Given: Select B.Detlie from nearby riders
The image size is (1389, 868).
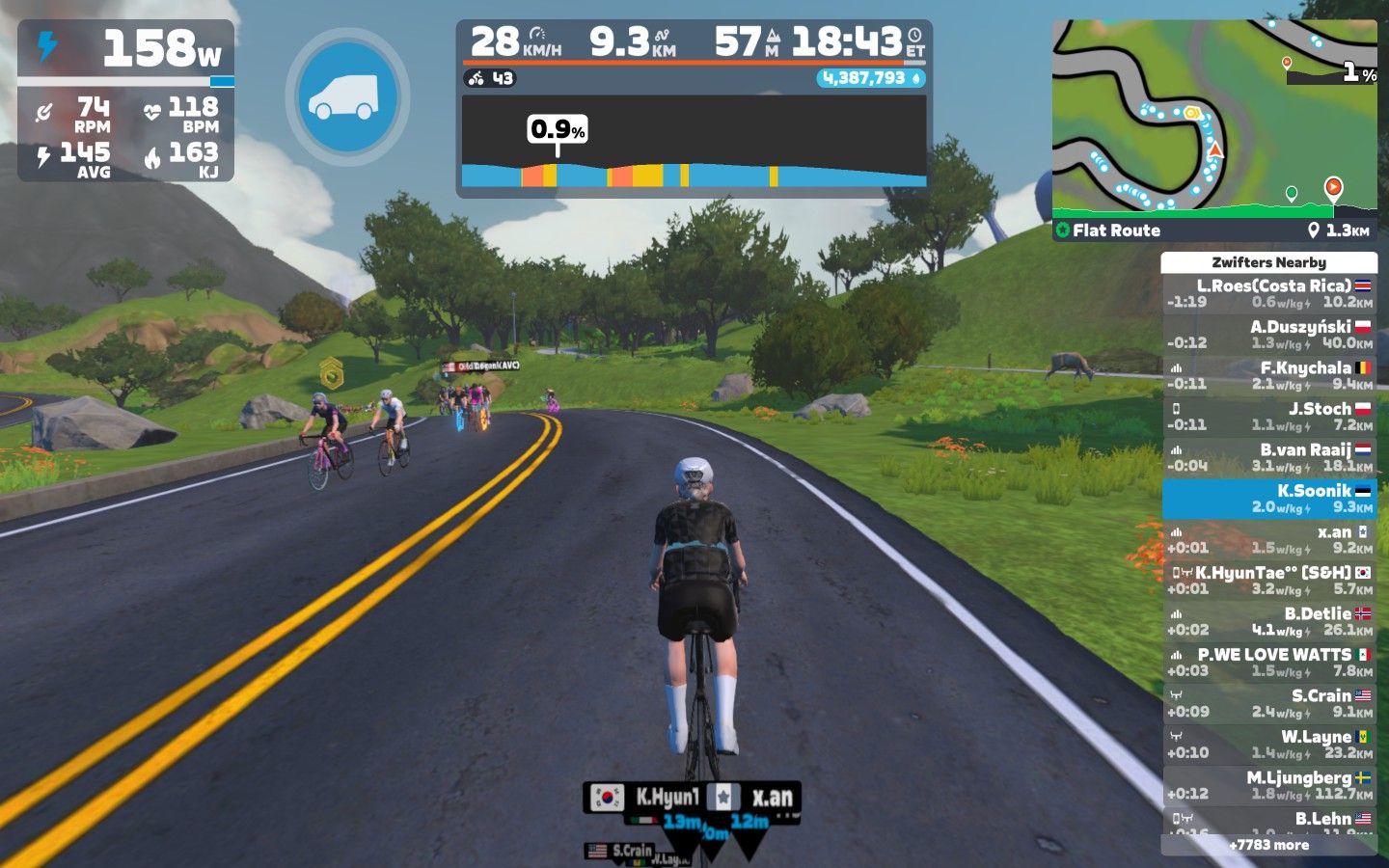Looking at the screenshot, I should (1268, 621).
